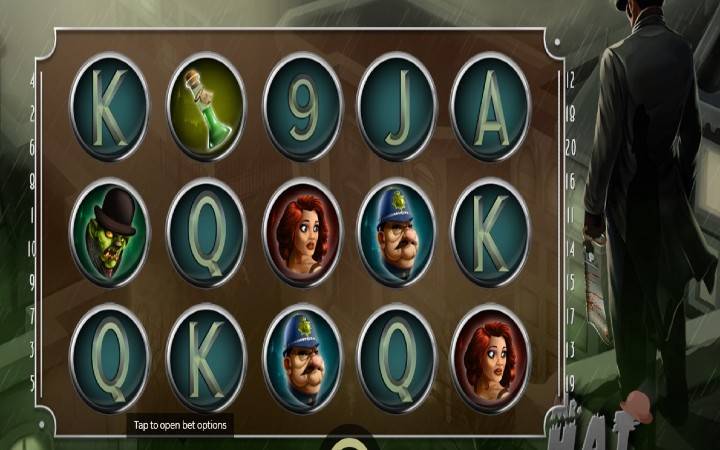Highlight payline 12 on right edge
This screenshot has width=720, height=450.
click(570, 79)
